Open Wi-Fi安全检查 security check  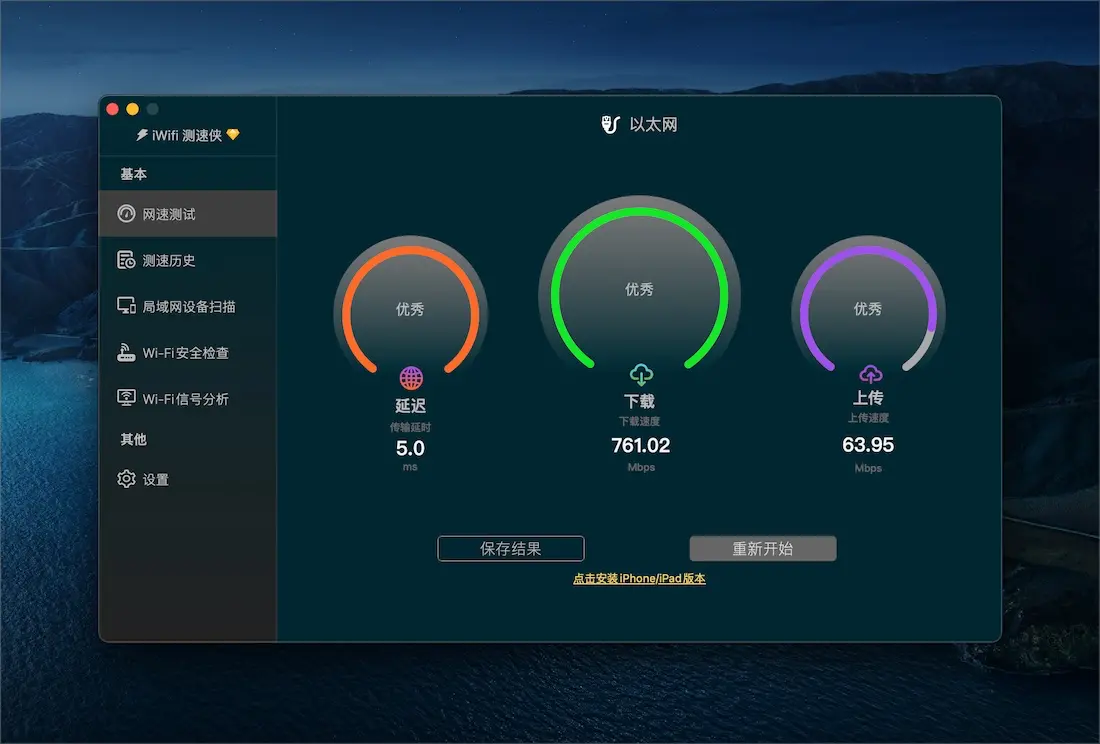tap(185, 353)
